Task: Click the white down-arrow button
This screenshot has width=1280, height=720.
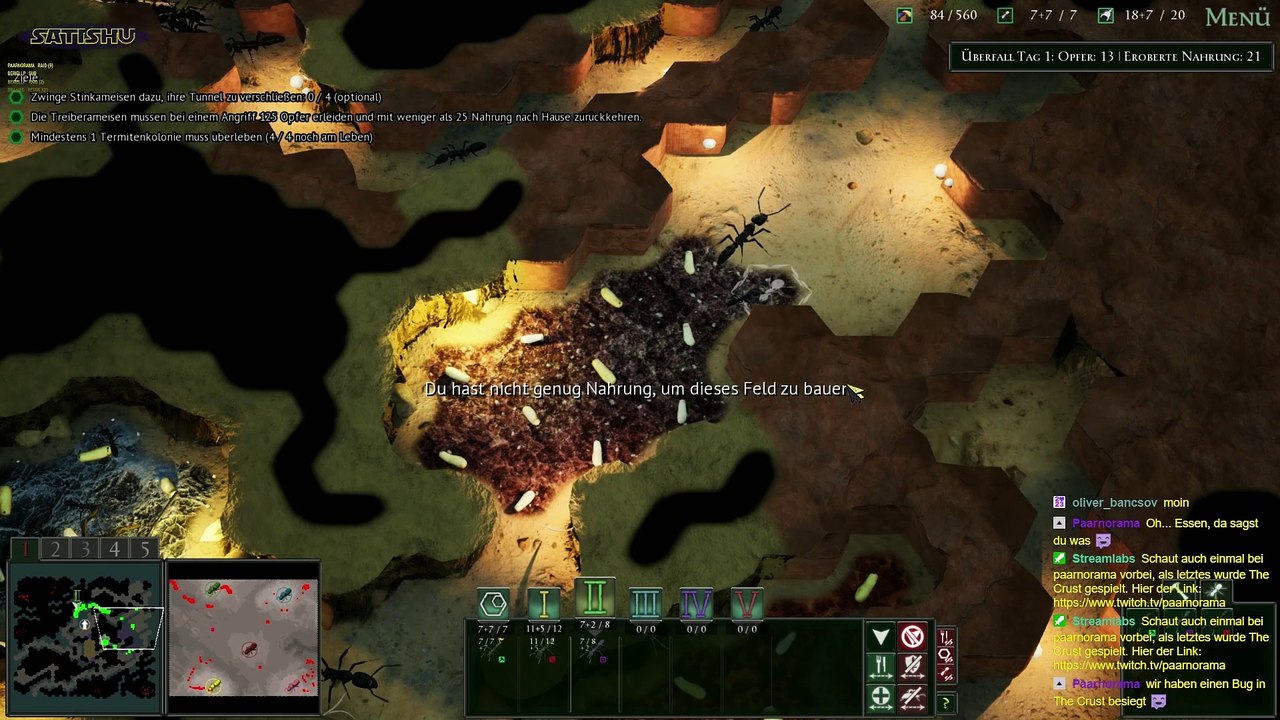Action: tap(880, 637)
